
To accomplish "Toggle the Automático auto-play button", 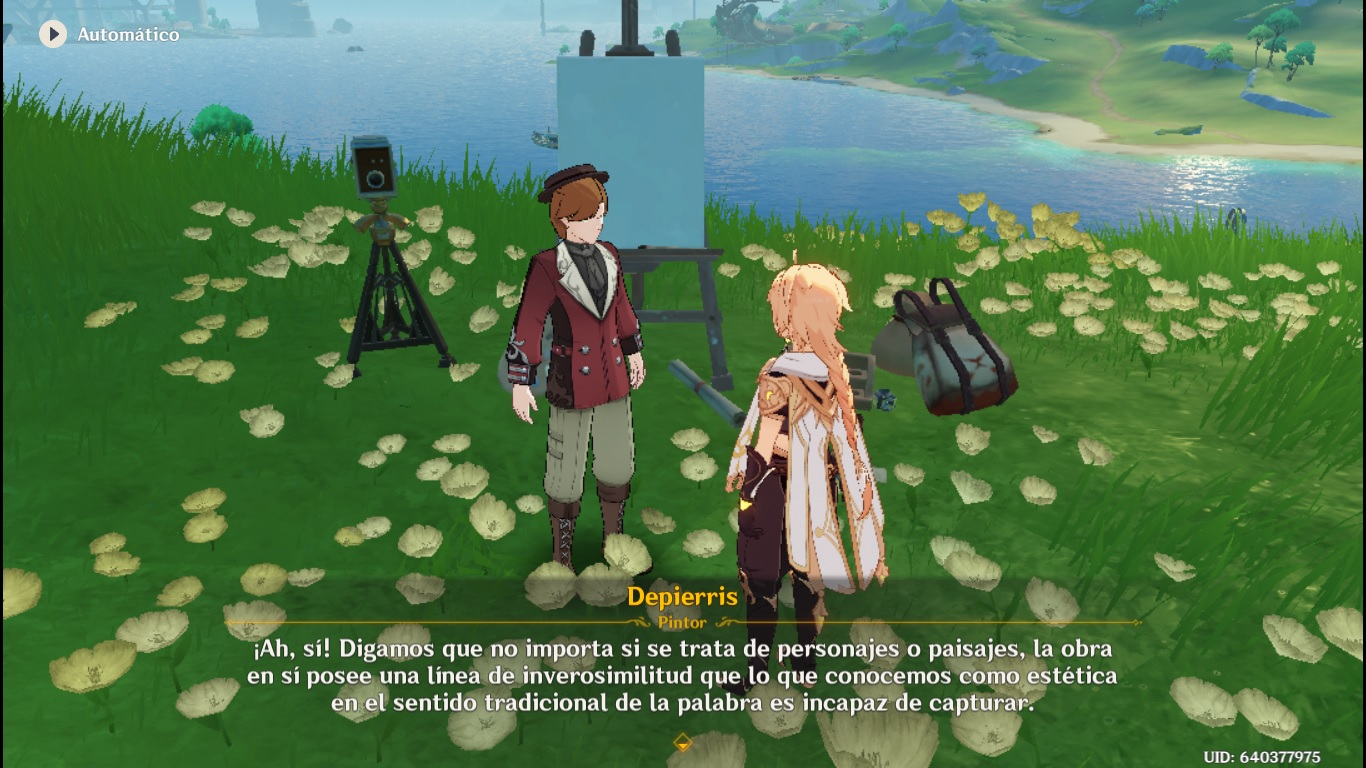I will tap(53, 34).
